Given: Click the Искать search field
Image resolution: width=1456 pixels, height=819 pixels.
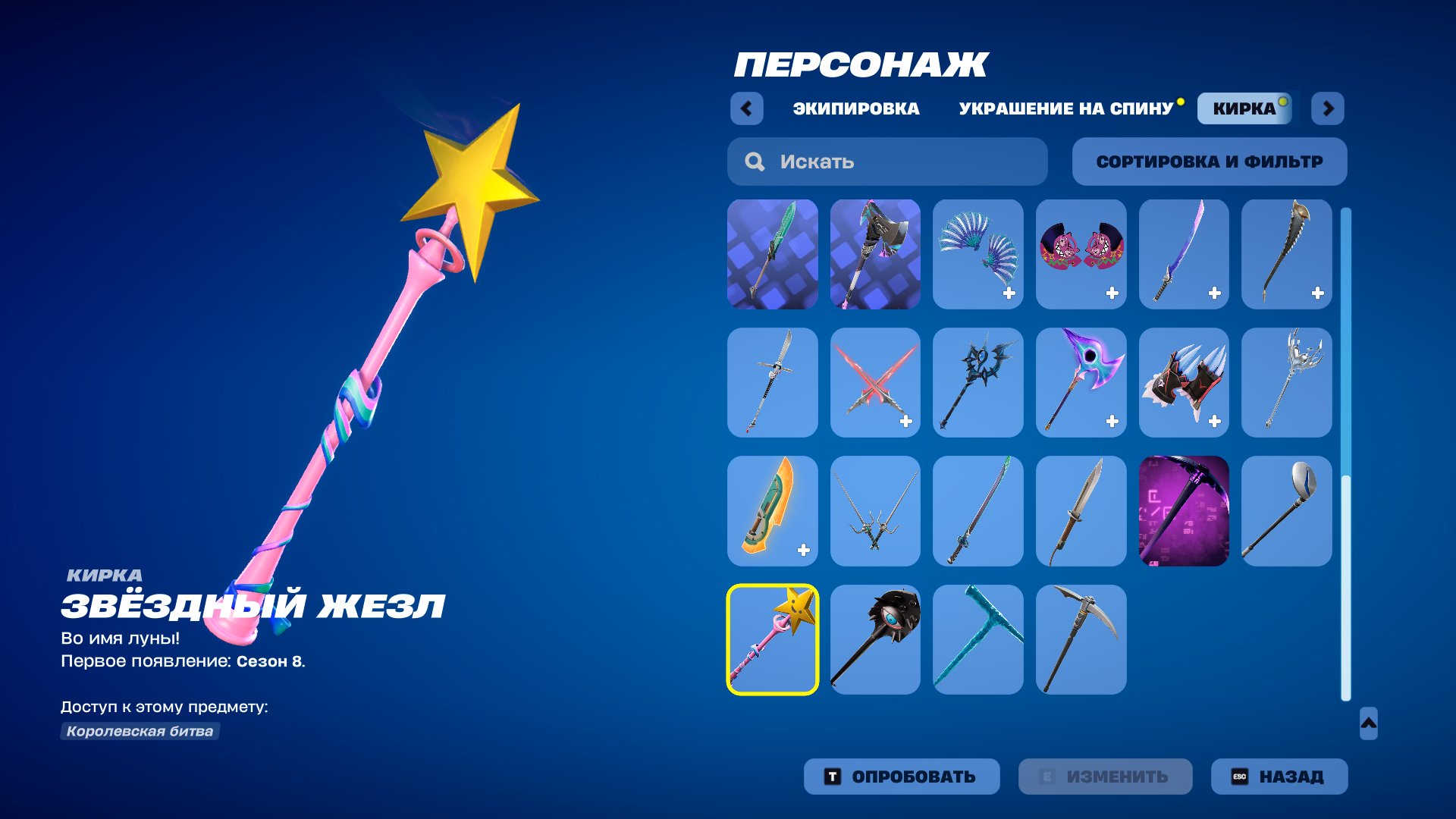Looking at the screenshot, I should (887, 162).
